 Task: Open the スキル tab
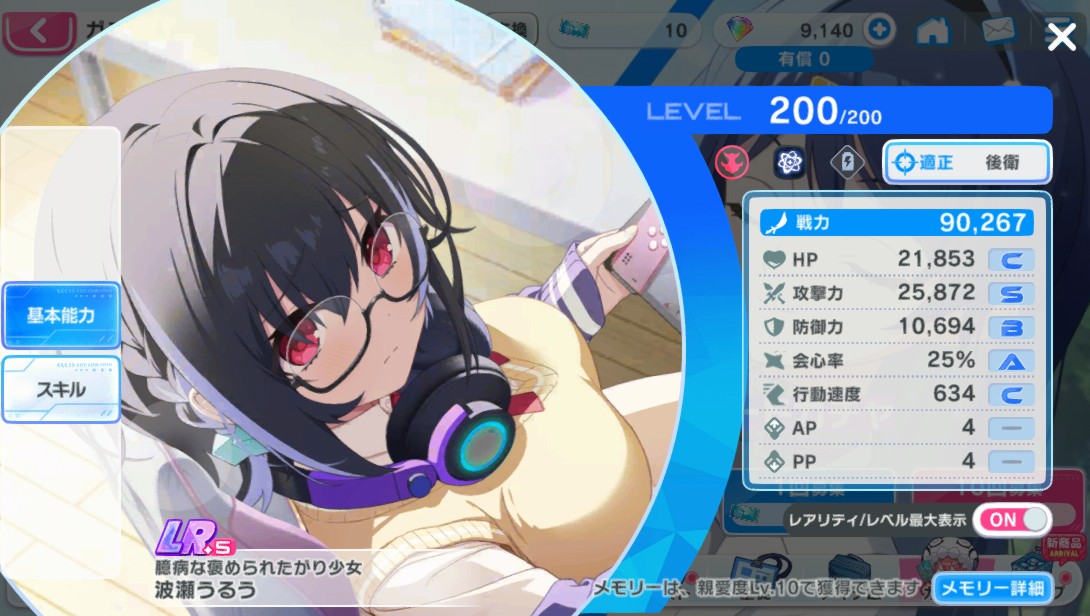click(61, 388)
